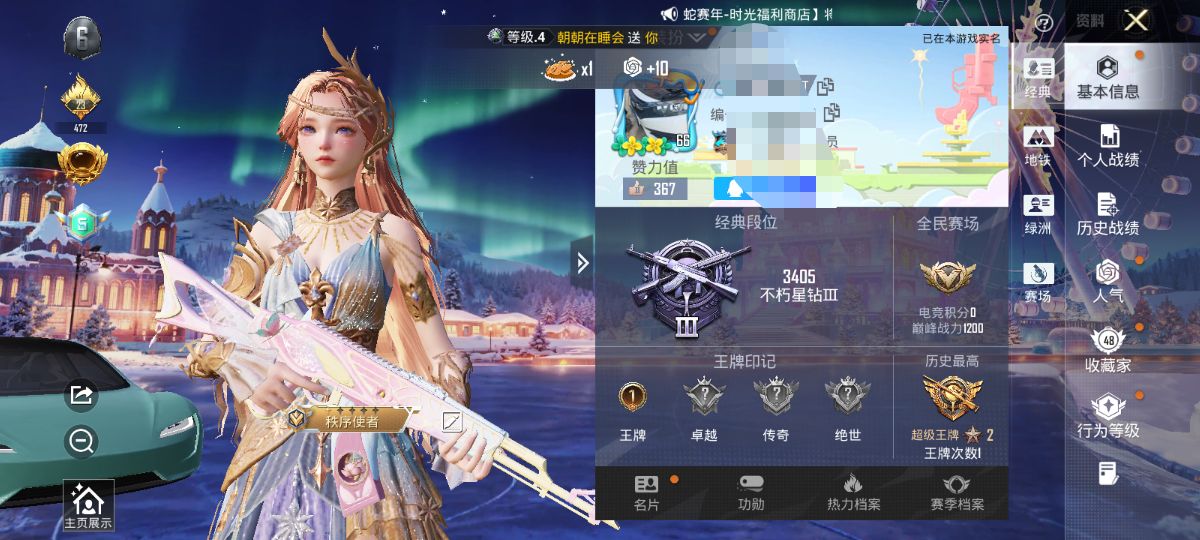Open the 功勋 merit tab
The height and width of the screenshot is (540, 1200).
pyautogui.click(x=751, y=493)
